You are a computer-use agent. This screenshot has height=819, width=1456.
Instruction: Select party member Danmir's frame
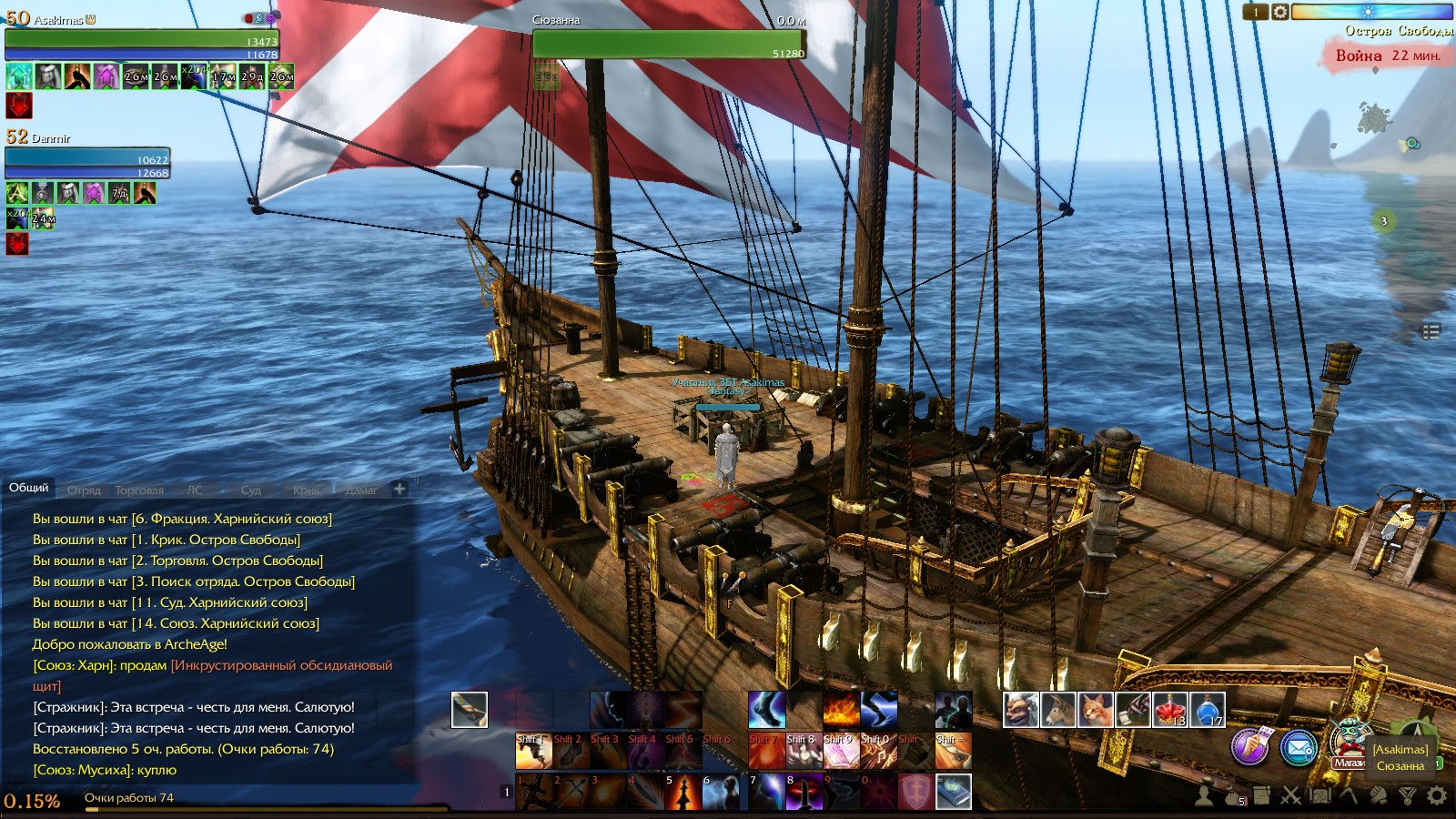86,162
